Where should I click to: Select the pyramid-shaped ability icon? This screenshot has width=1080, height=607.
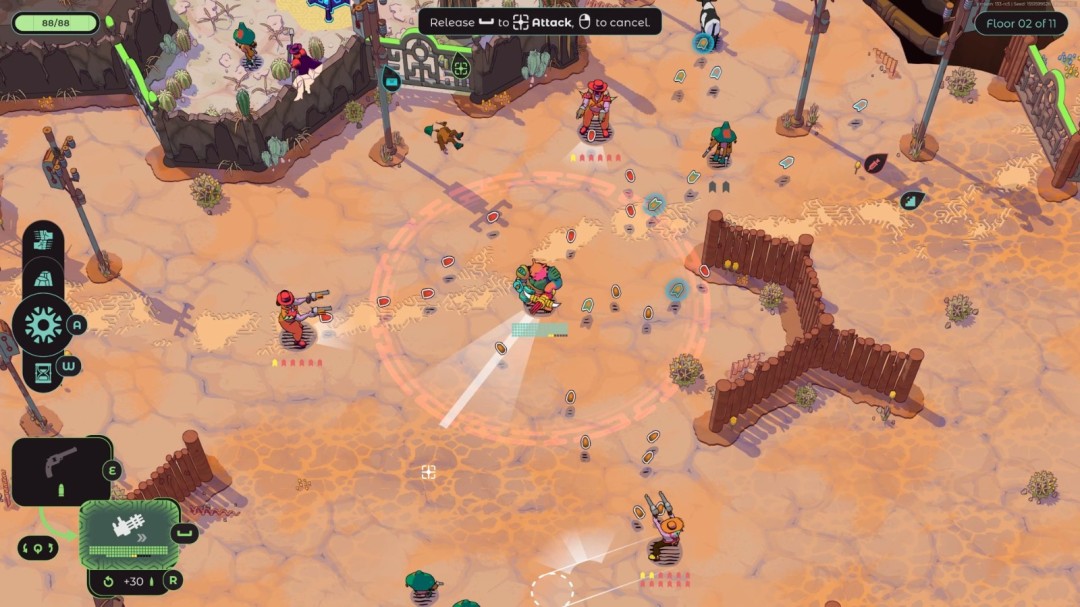click(44, 278)
